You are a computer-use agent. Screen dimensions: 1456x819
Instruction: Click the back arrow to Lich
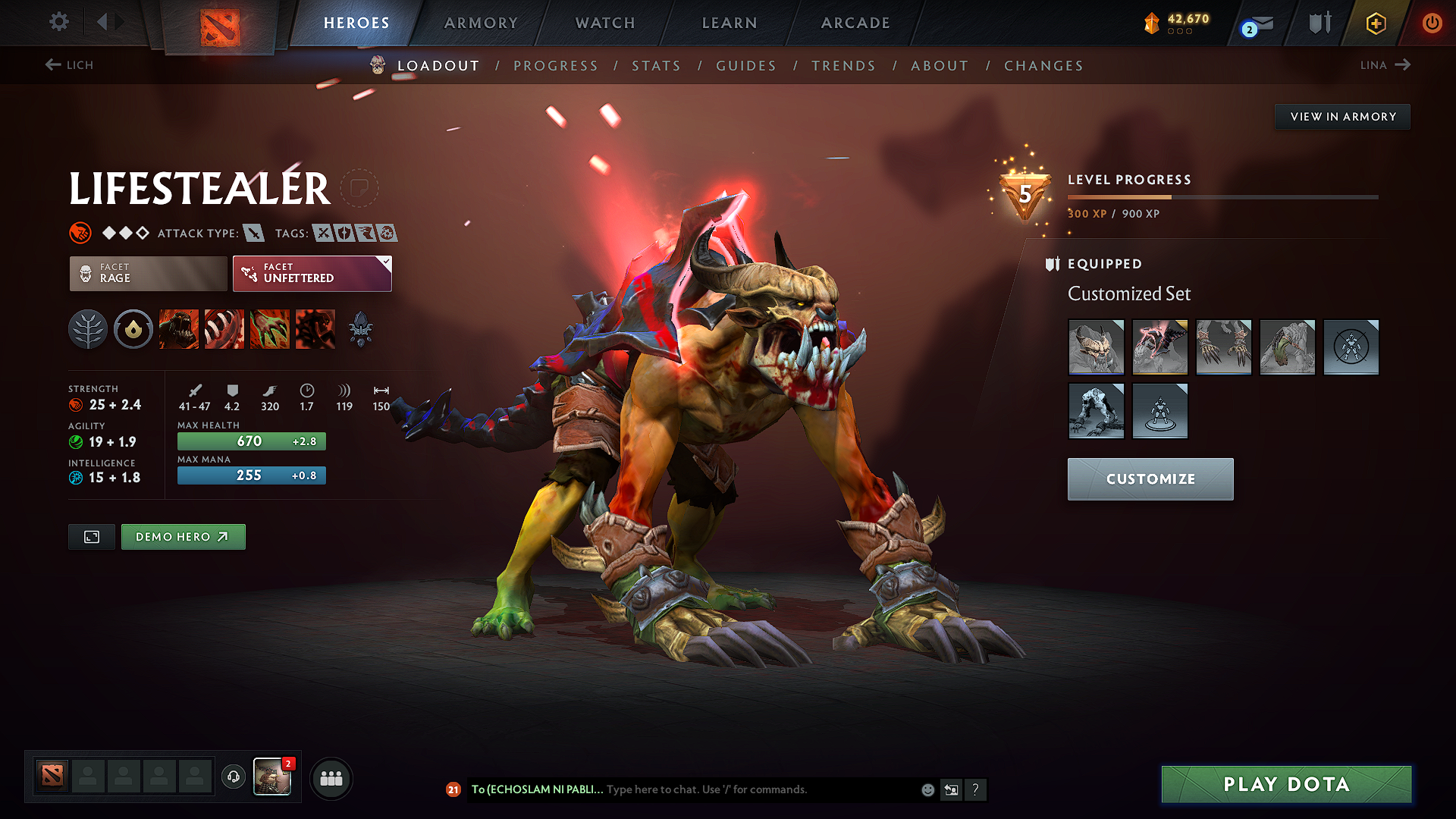point(52,64)
